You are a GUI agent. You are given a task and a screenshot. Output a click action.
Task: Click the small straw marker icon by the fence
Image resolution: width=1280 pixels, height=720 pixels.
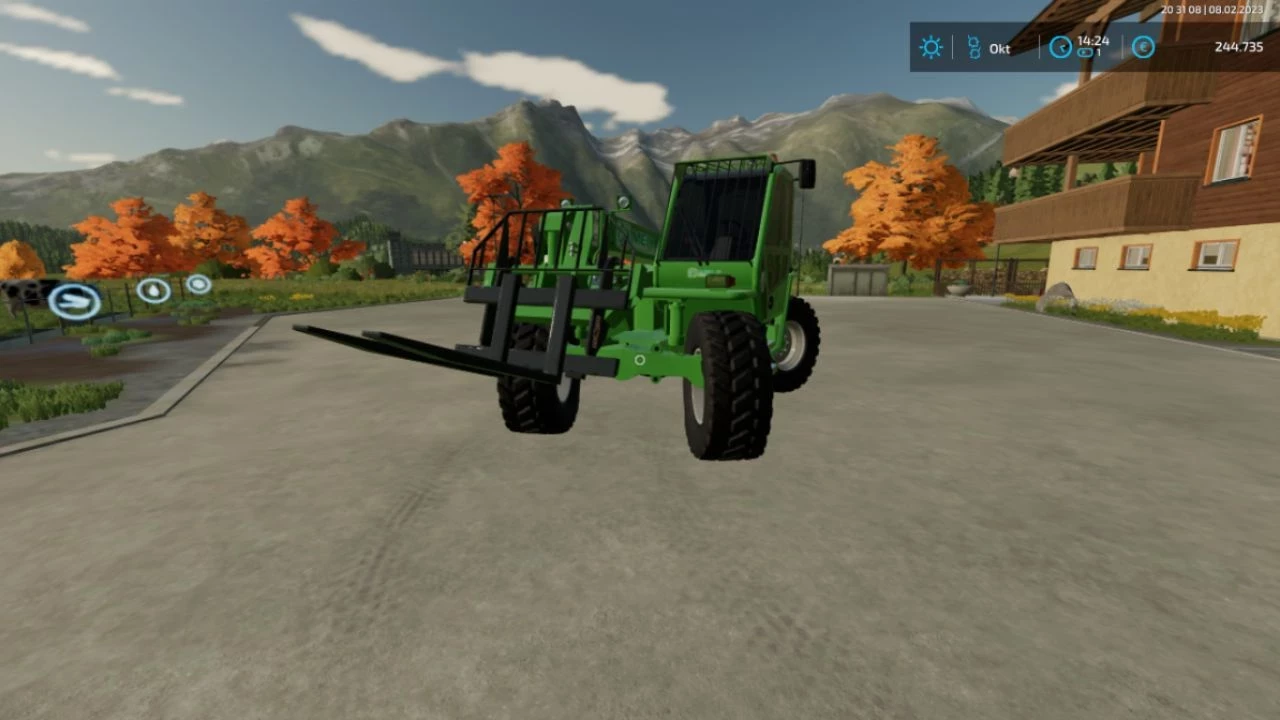click(x=198, y=285)
